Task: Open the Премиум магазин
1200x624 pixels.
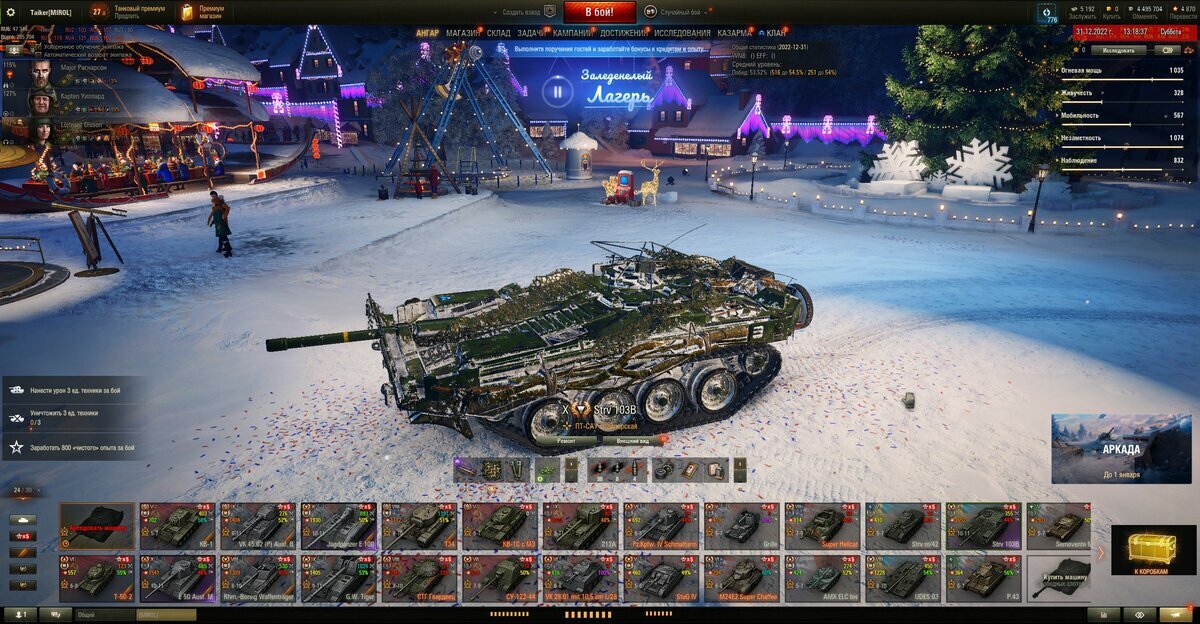Action: [202, 12]
